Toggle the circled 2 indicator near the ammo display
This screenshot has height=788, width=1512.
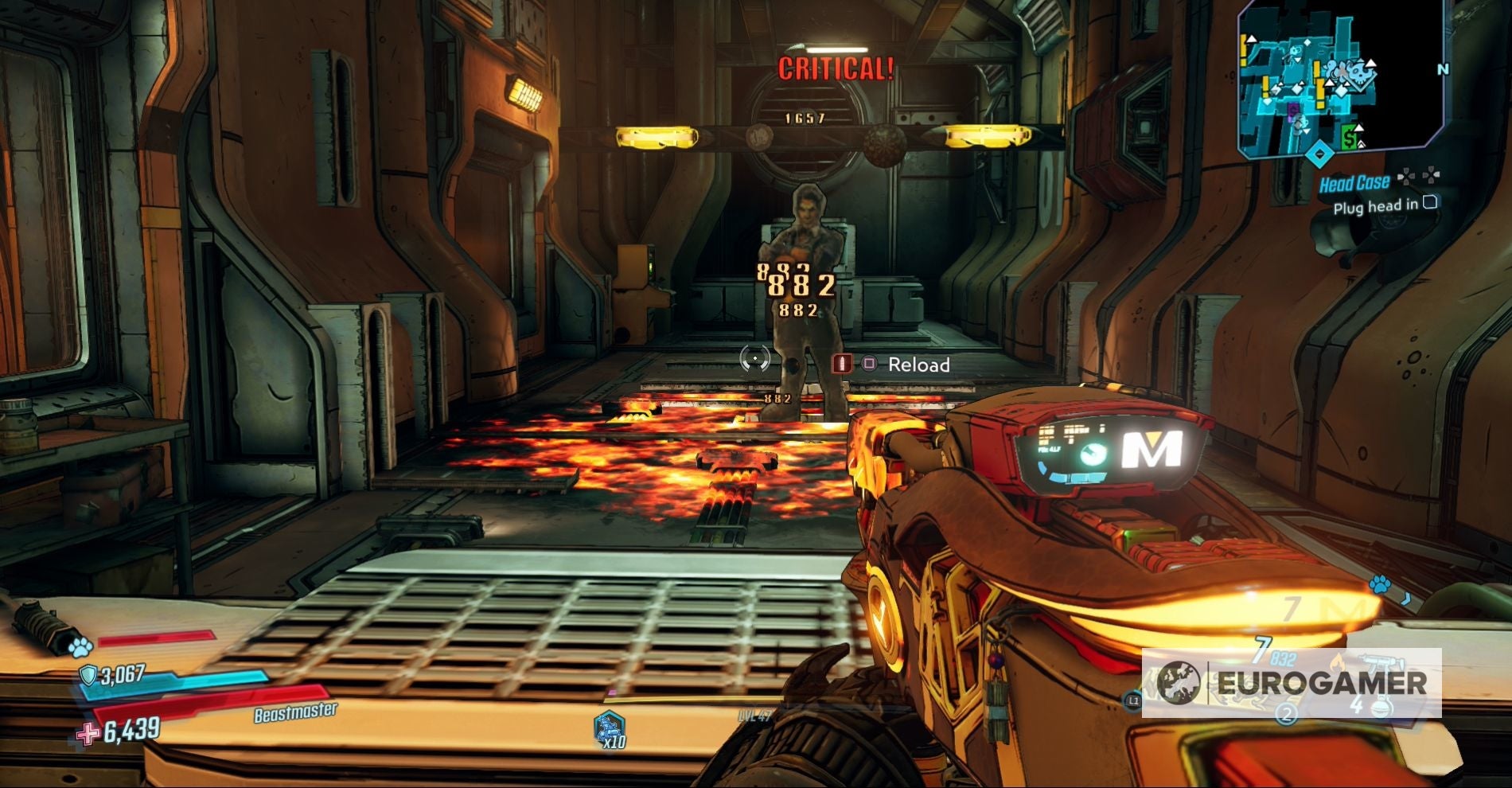coord(1287,716)
